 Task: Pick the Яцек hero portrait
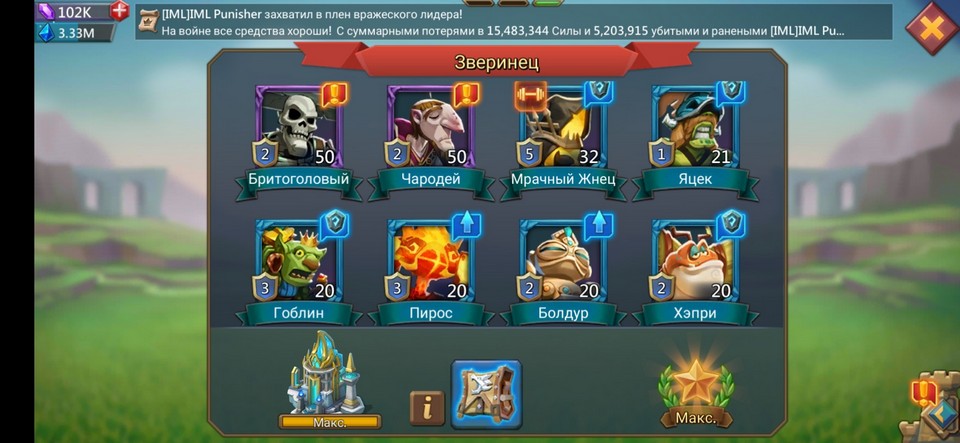(x=695, y=129)
